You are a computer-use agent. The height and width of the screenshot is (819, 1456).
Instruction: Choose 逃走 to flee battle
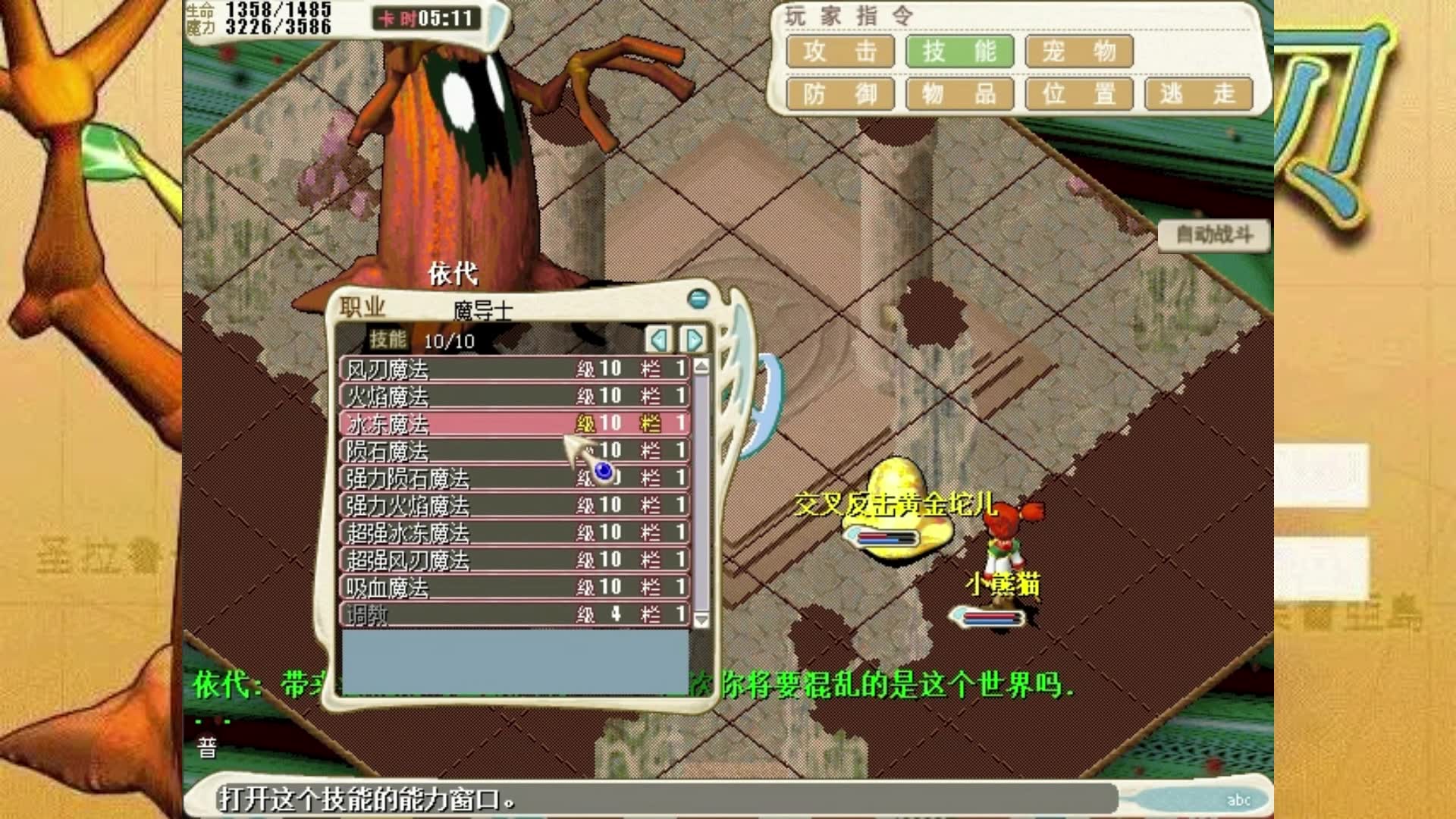click(x=1198, y=95)
